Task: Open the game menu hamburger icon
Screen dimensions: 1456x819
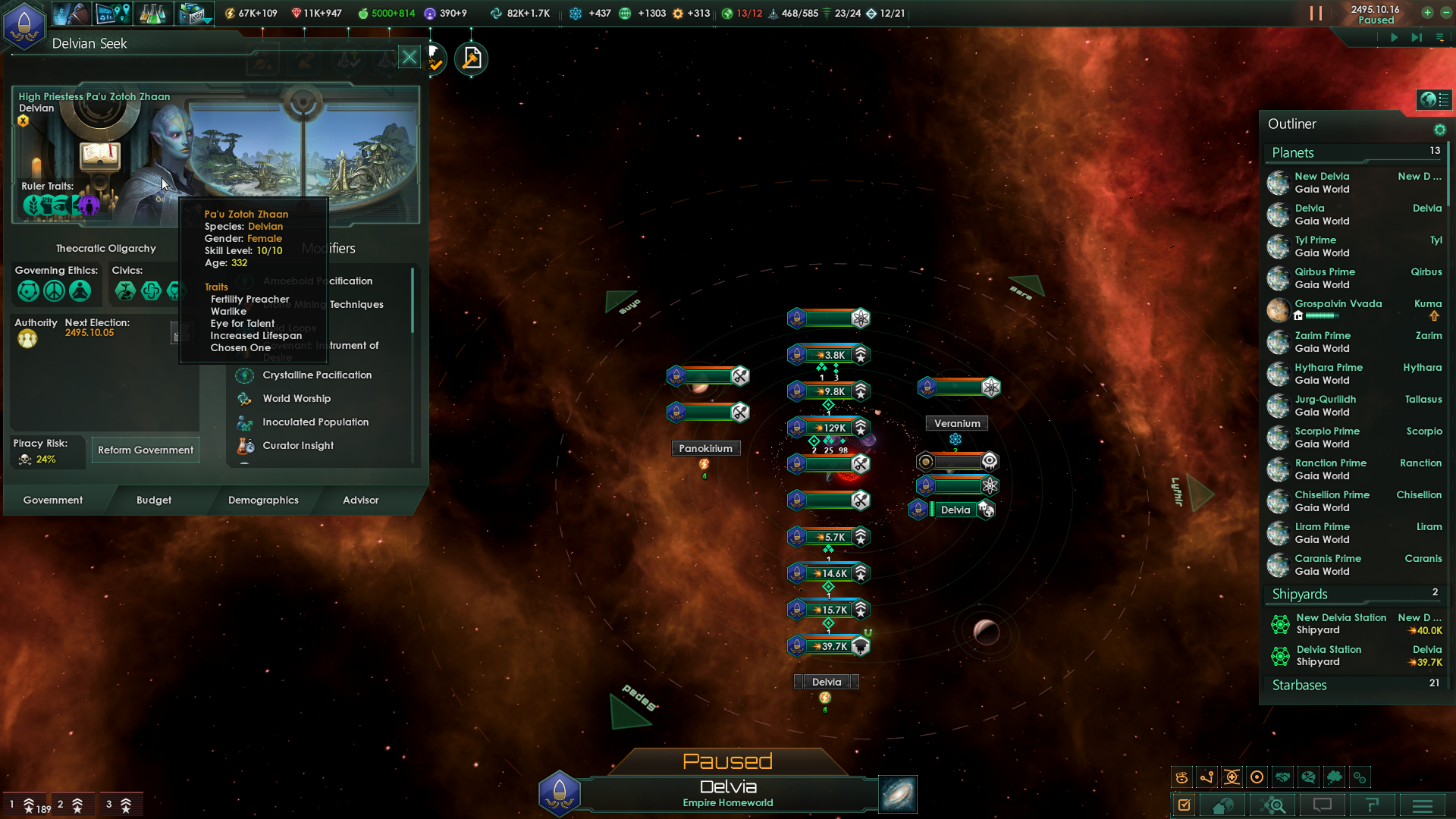Action: pos(1422,805)
